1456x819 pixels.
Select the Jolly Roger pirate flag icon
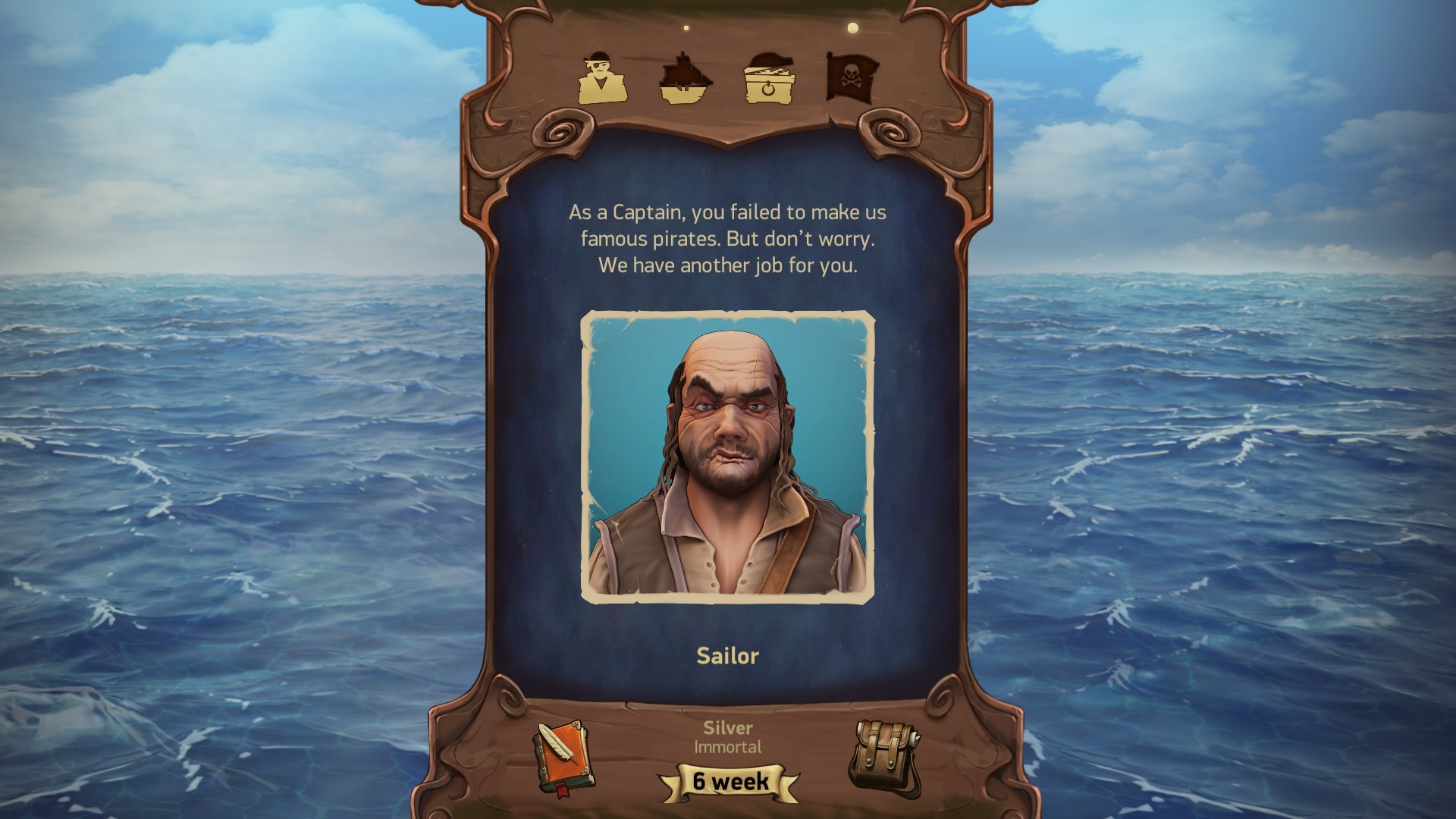click(849, 76)
